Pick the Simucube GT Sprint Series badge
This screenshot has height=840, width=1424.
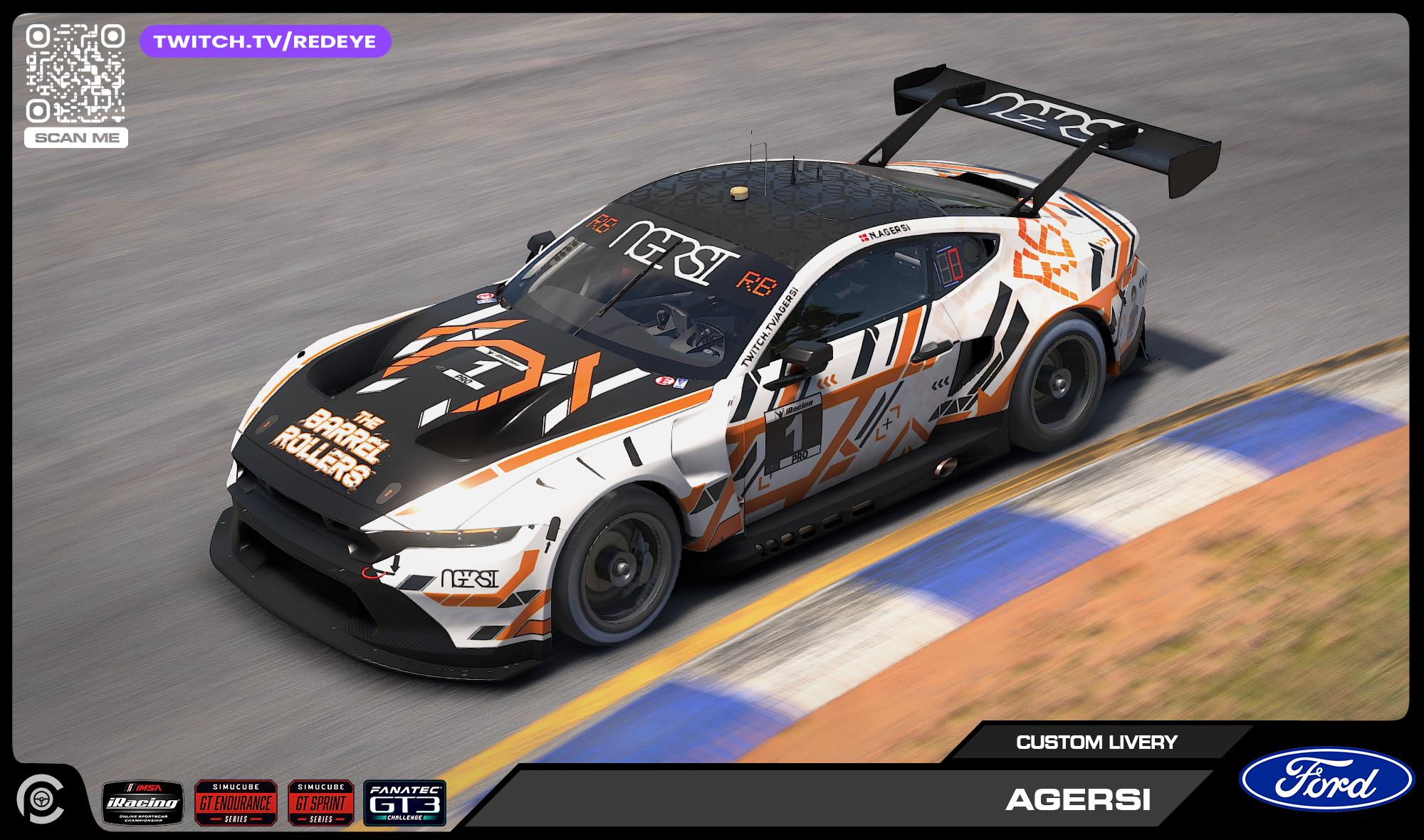tap(320, 802)
